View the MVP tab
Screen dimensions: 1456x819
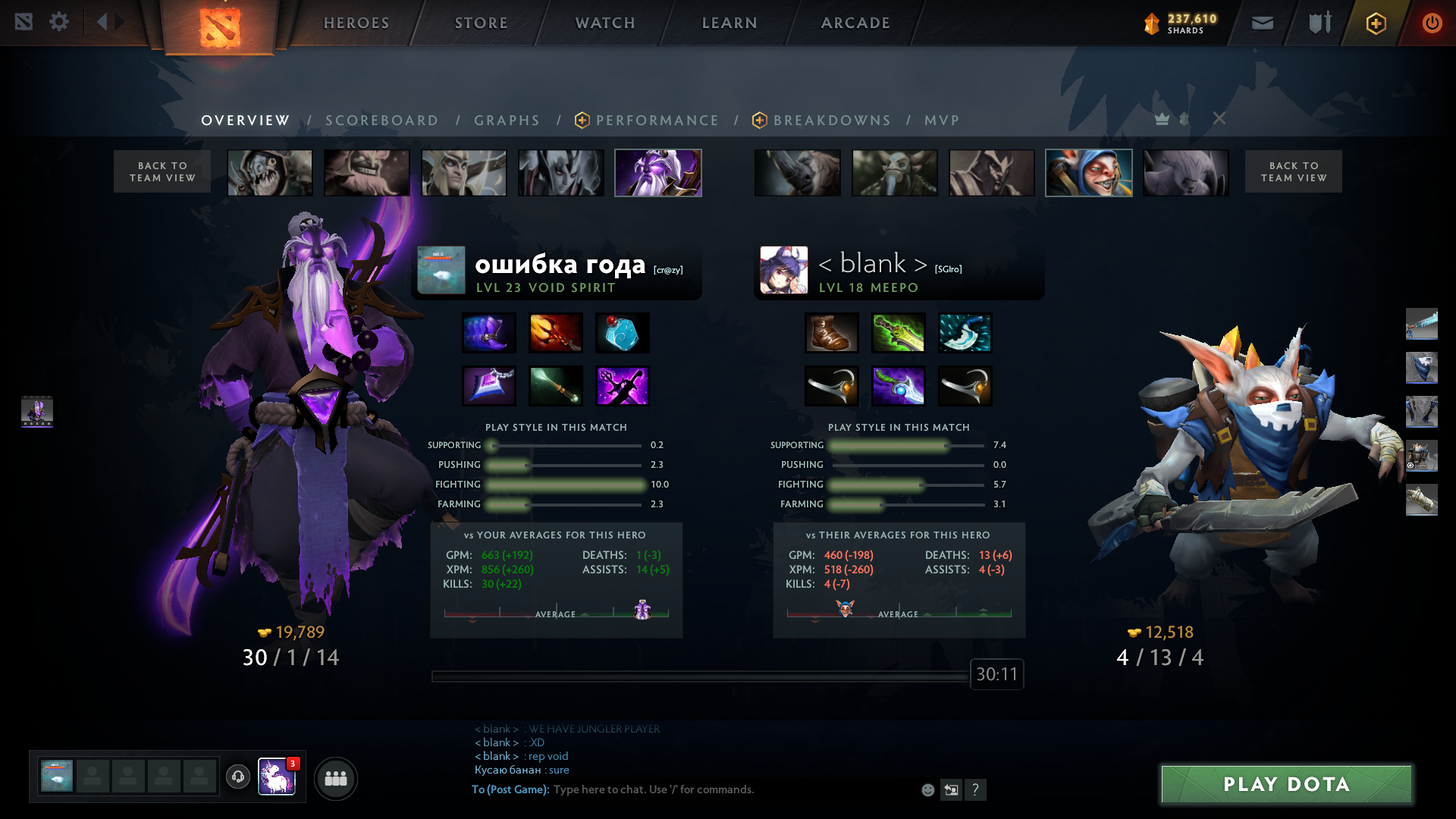(x=942, y=121)
